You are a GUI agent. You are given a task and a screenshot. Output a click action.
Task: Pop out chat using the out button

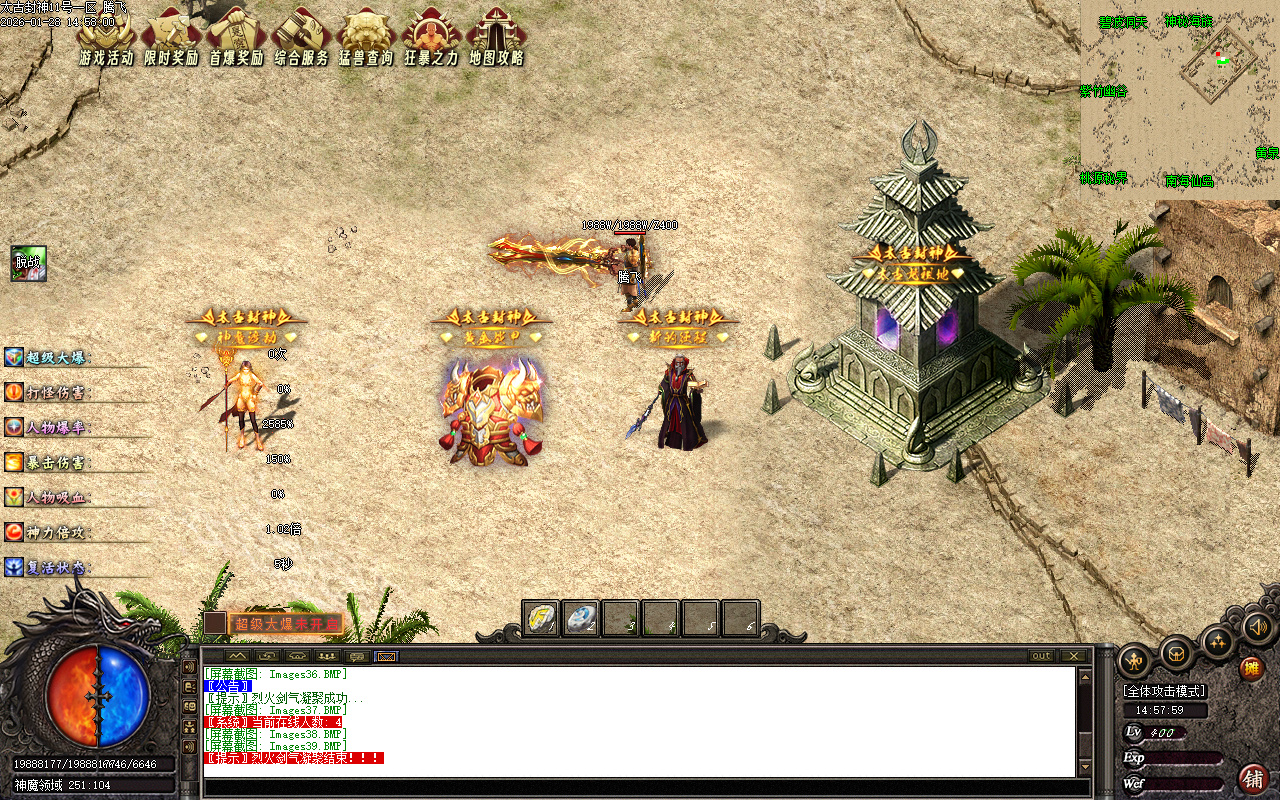coord(1040,656)
